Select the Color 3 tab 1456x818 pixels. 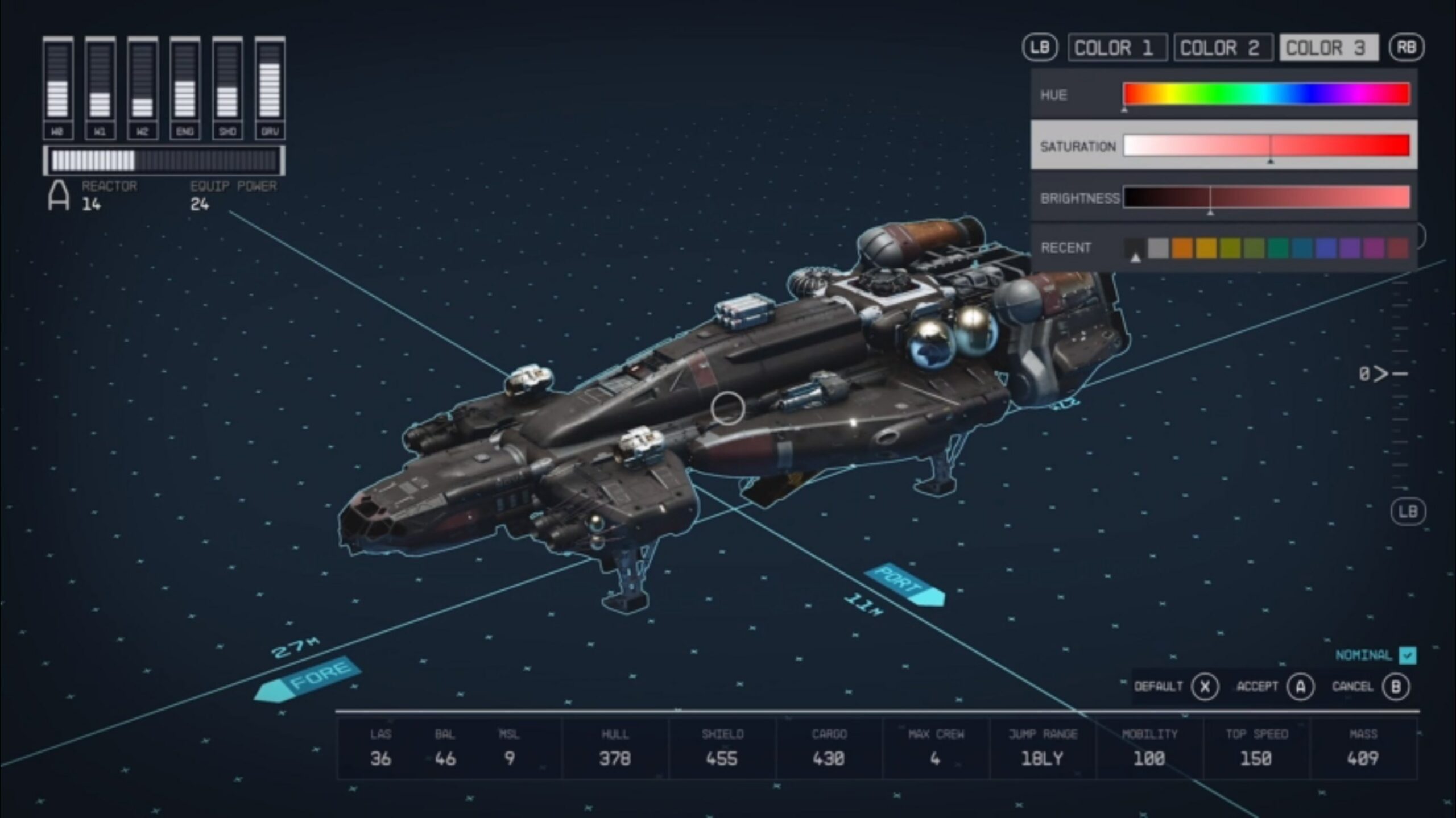(x=1329, y=48)
